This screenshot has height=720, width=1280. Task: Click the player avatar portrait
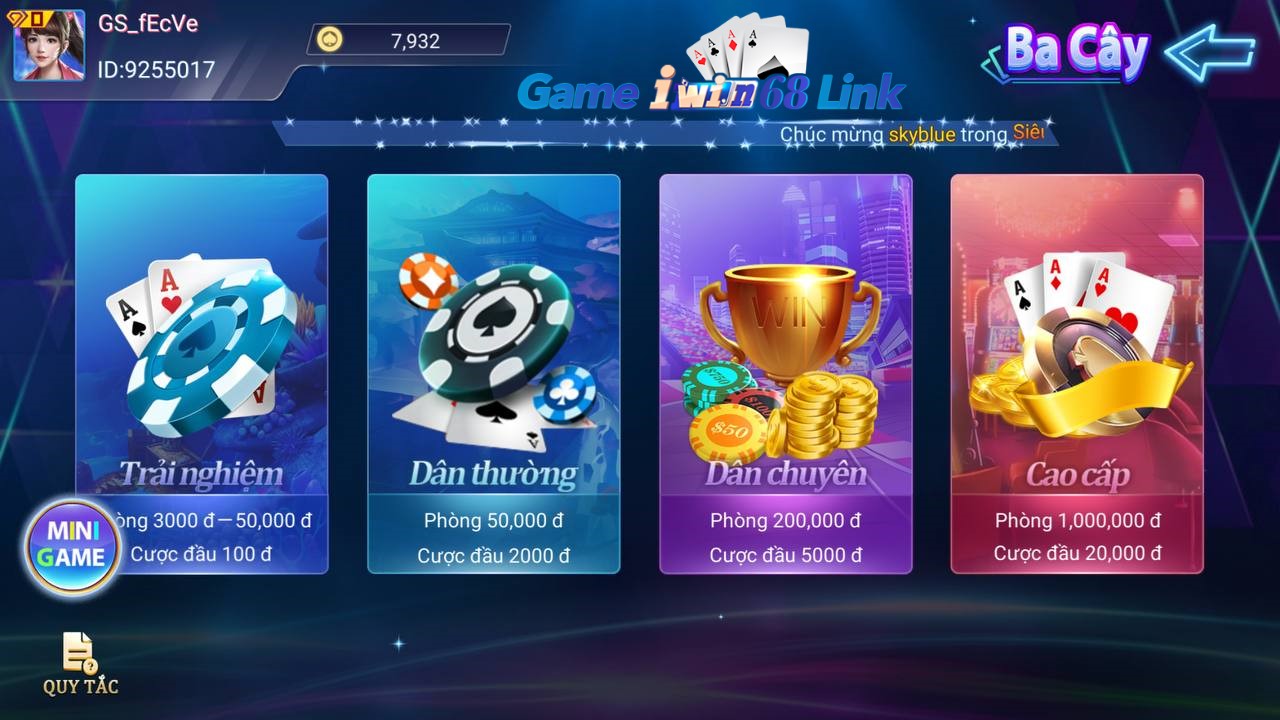pos(49,46)
